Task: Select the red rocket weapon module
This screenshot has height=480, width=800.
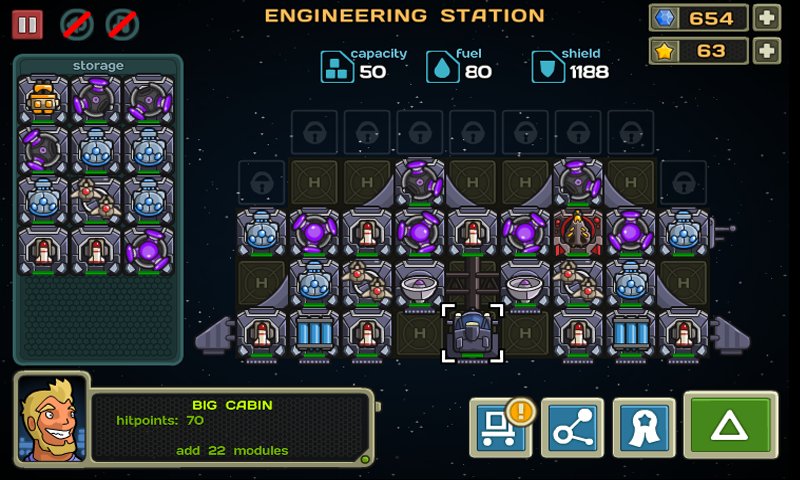Action: pos(577,233)
